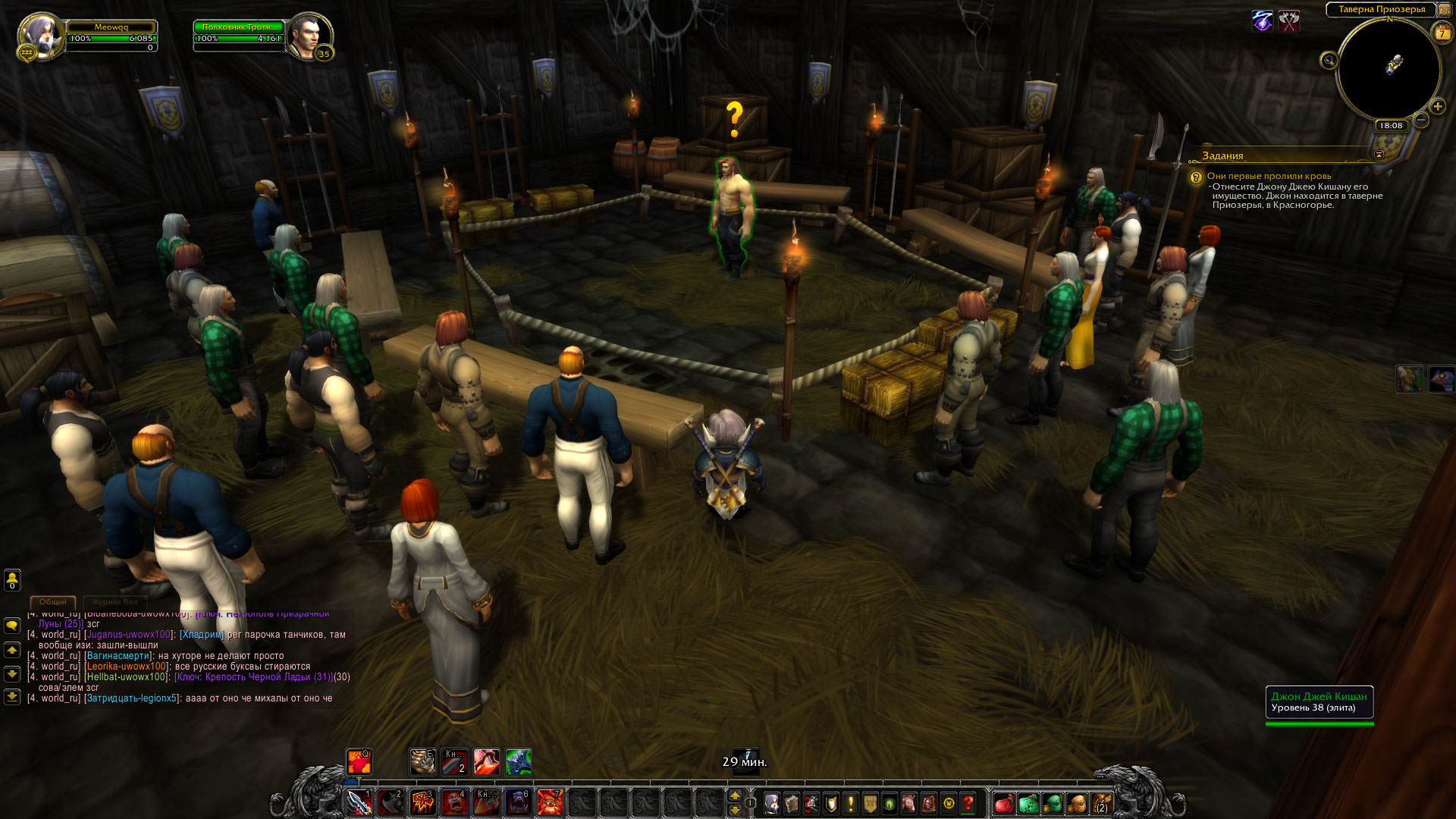Open the minimap tracking magnifier button
The image size is (1456, 819).
click(x=1329, y=61)
